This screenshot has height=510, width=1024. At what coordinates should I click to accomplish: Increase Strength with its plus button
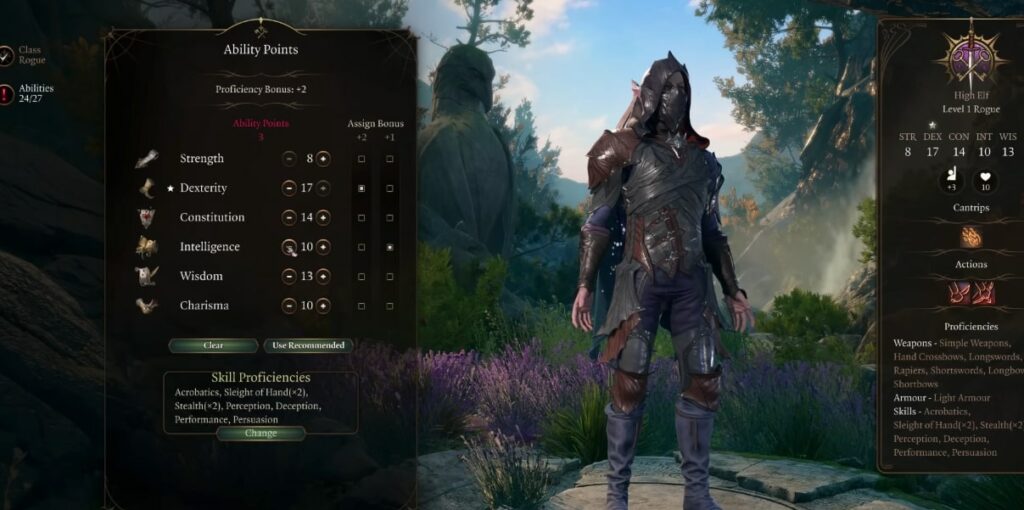pyautogui.click(x=323, y=158)
